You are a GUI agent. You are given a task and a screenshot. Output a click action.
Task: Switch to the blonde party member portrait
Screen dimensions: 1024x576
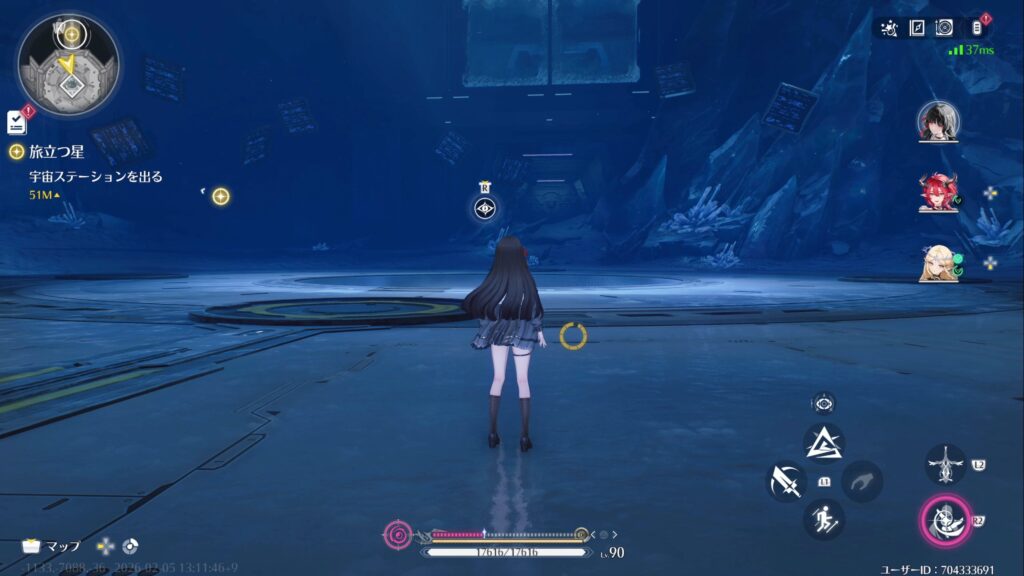click(x=938, y=263)
